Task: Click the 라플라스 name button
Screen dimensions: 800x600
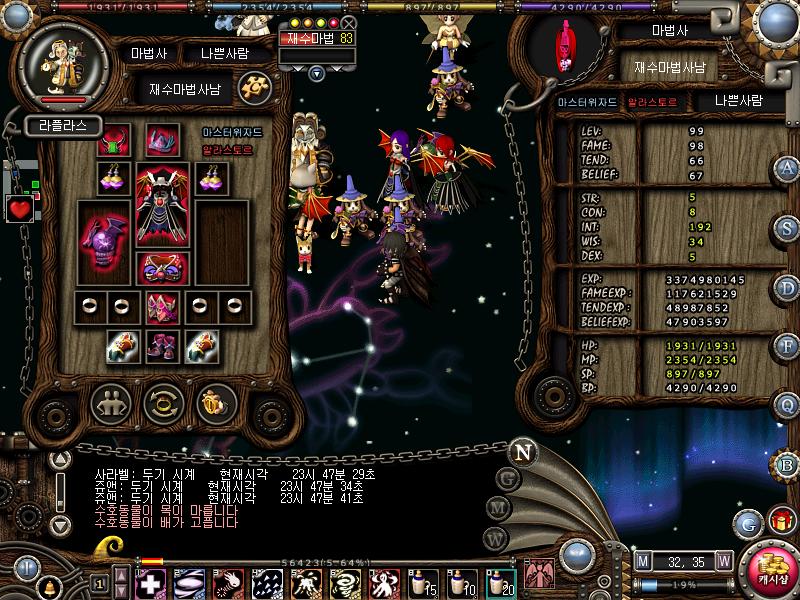Action: tap(62, 126)
